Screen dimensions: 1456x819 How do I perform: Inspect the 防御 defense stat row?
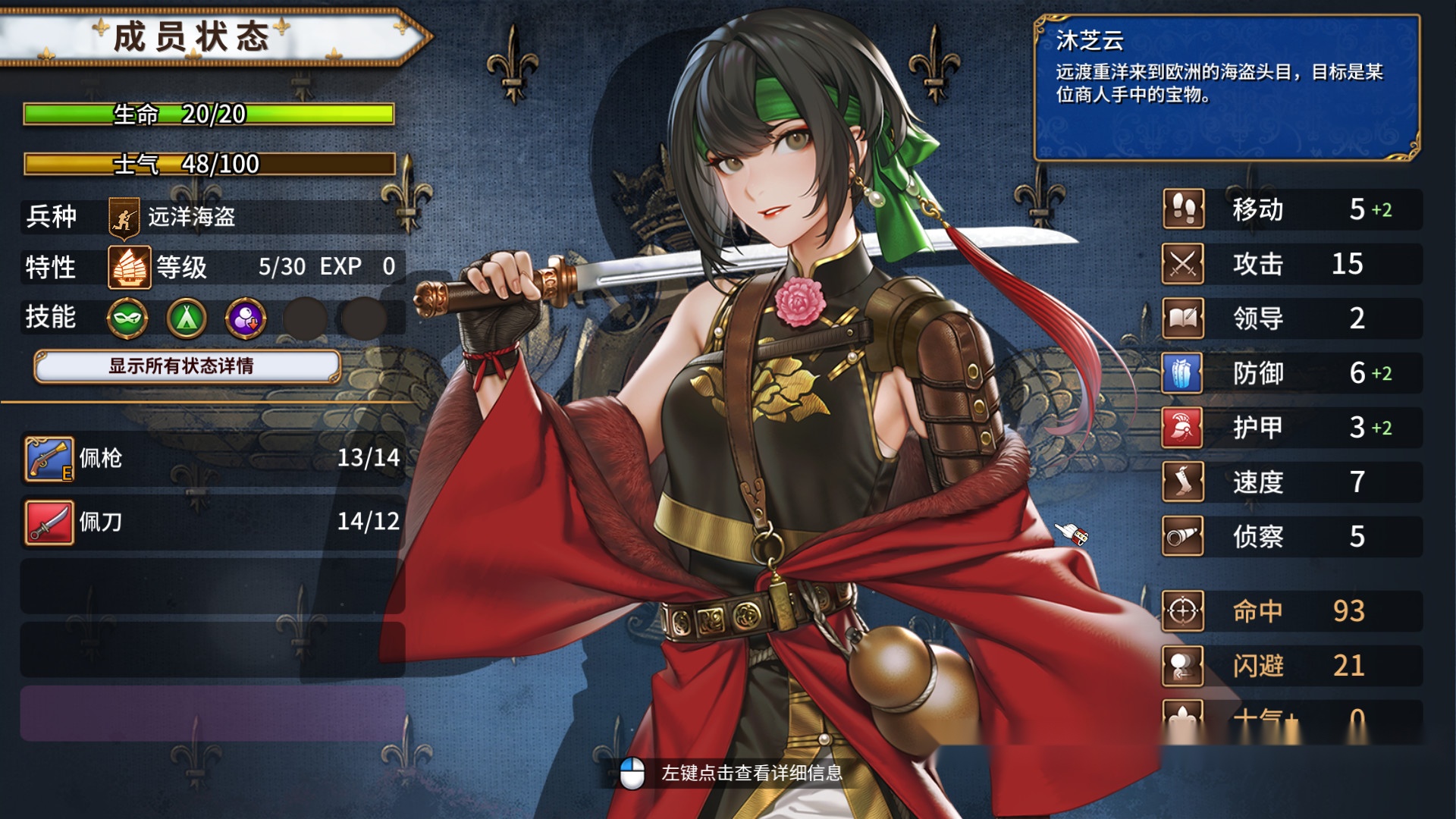point(1291,373)
